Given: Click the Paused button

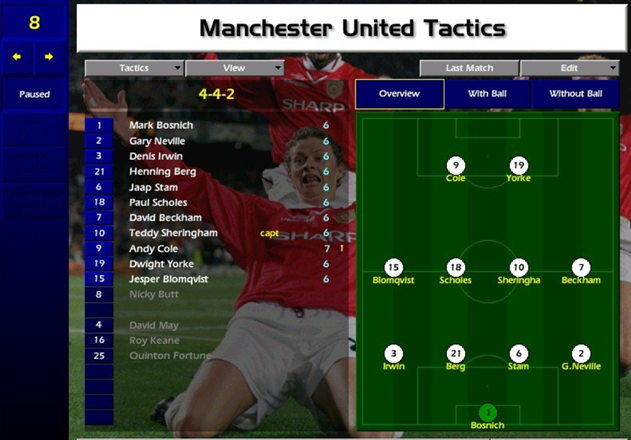Looking at the screenshot, I should coord(34,95).
